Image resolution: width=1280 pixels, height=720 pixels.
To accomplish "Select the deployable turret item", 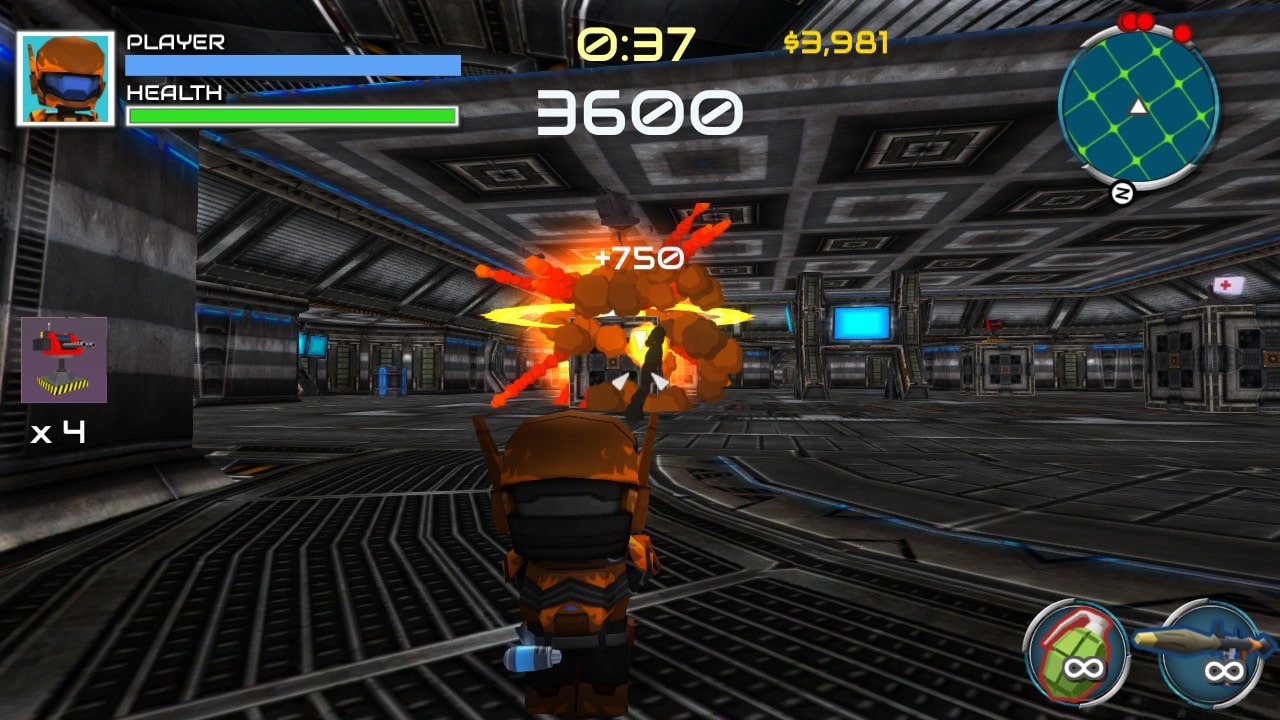I will [x=62, y=360].
